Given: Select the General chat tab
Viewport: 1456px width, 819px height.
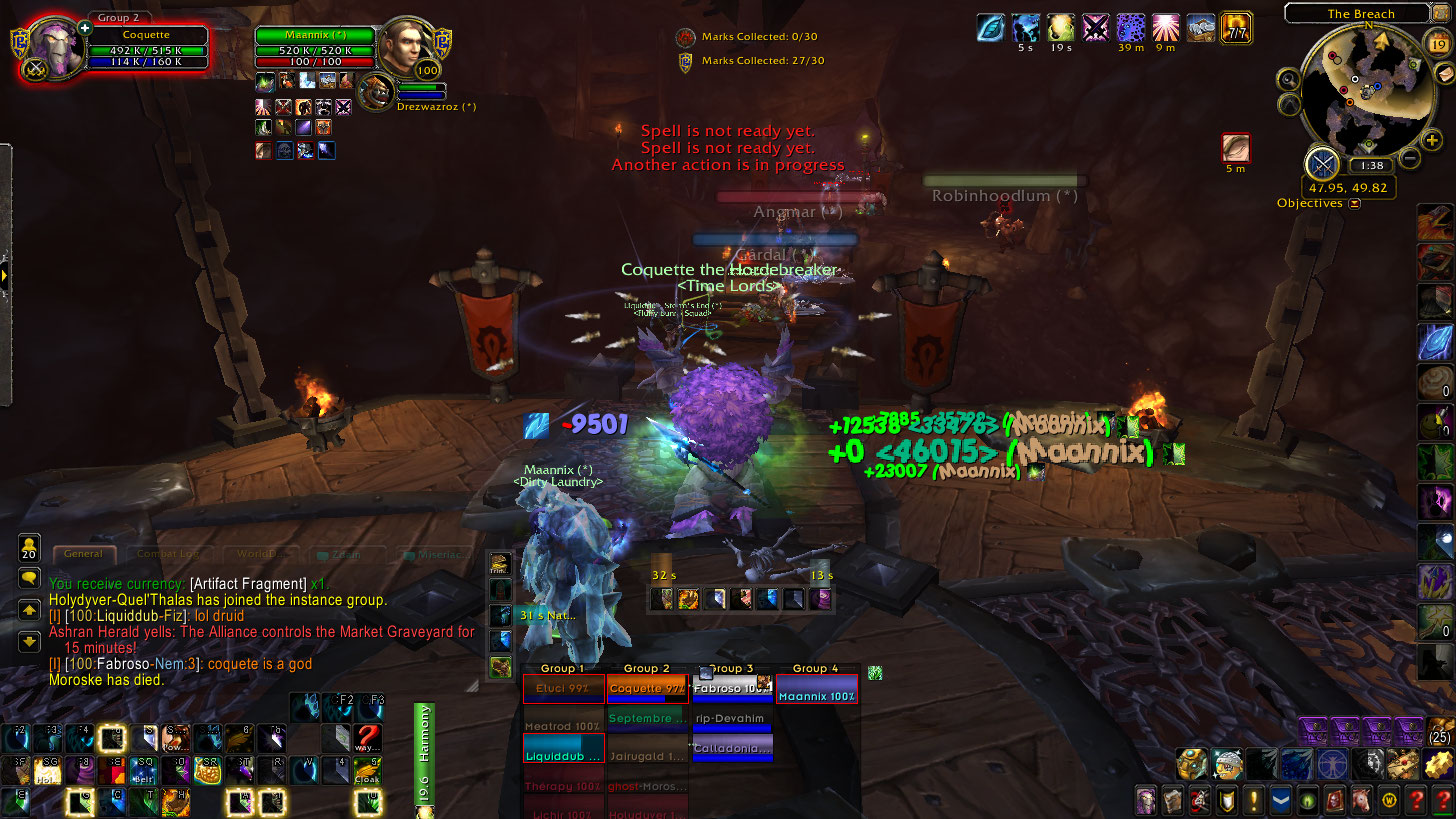Looking at the screenshot, I should [x=83, y=553].
